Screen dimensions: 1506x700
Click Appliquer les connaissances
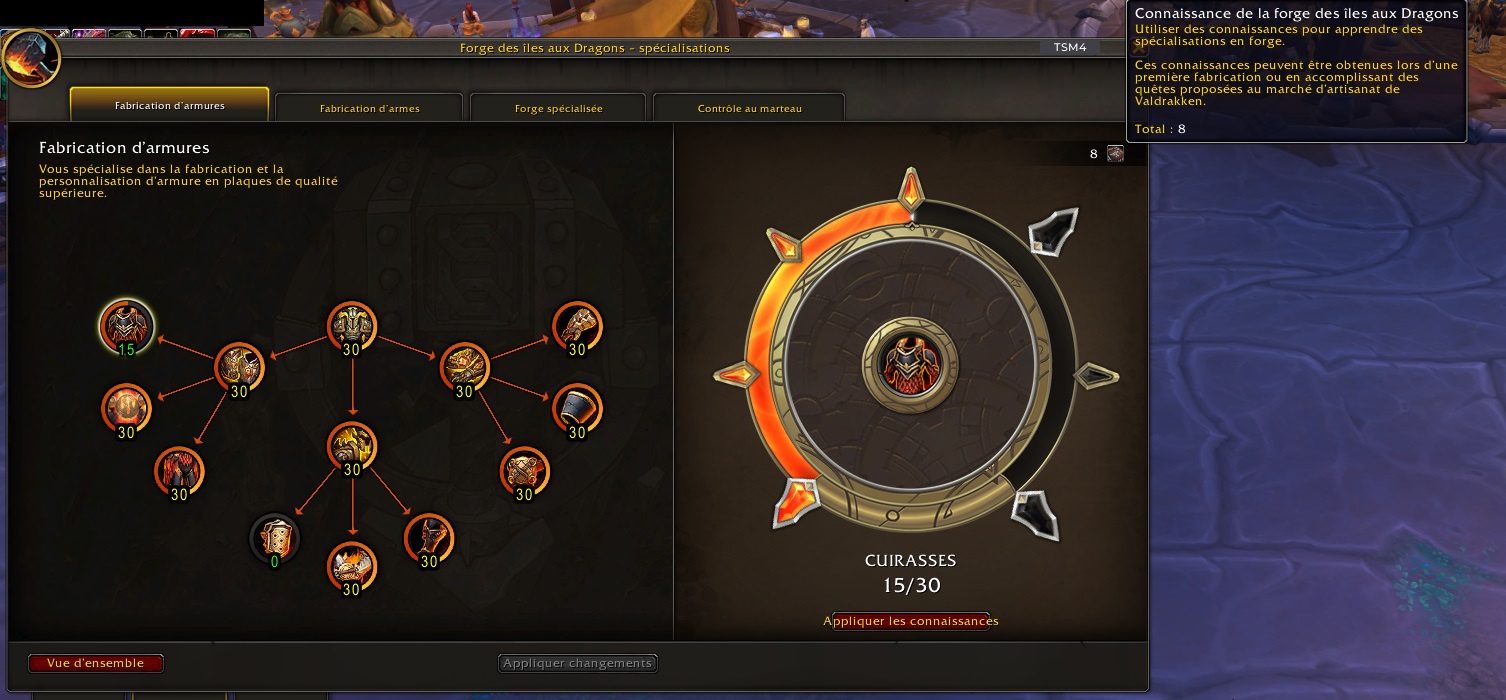pyautogui.click(x=910, y=621)
